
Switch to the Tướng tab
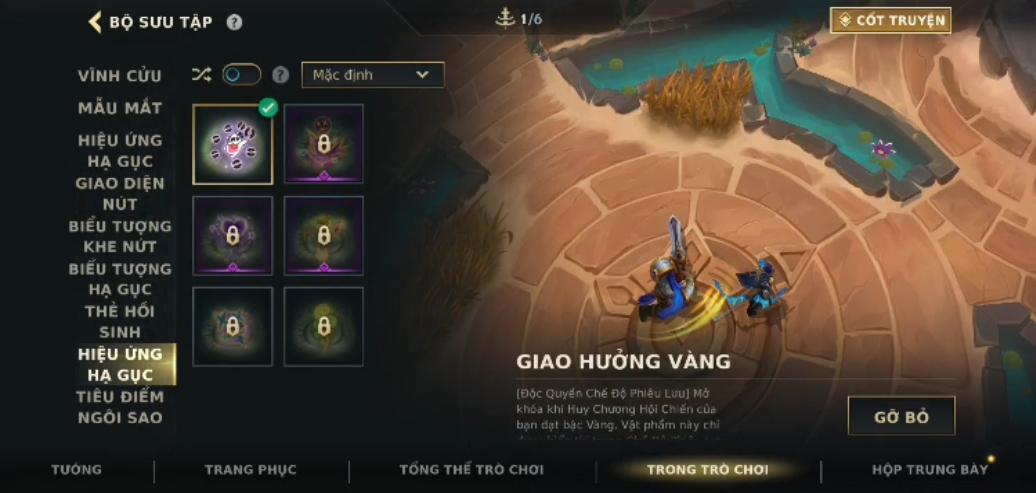(77, 470)
